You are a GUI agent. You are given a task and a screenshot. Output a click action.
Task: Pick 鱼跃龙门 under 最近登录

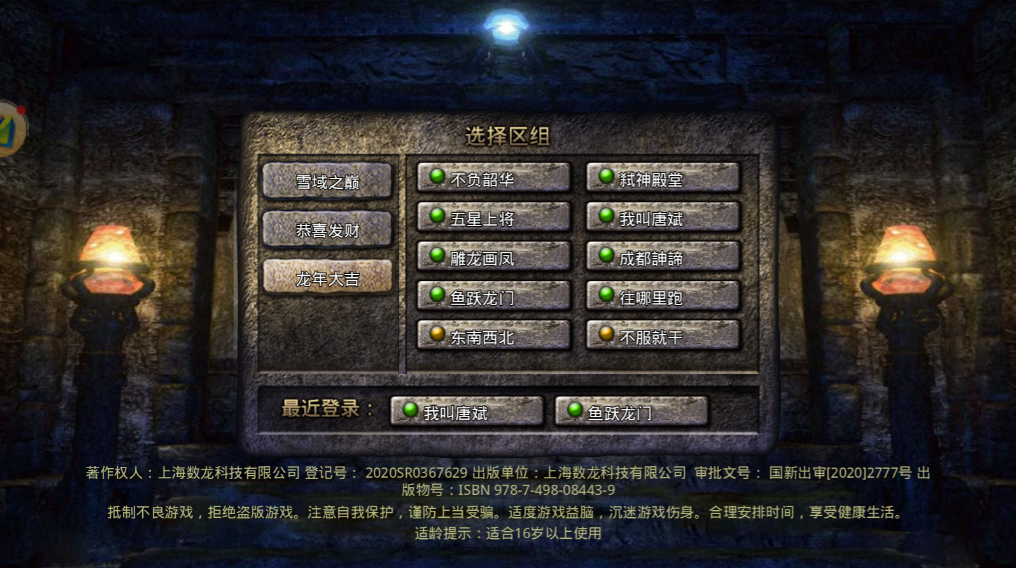point(631,411)
